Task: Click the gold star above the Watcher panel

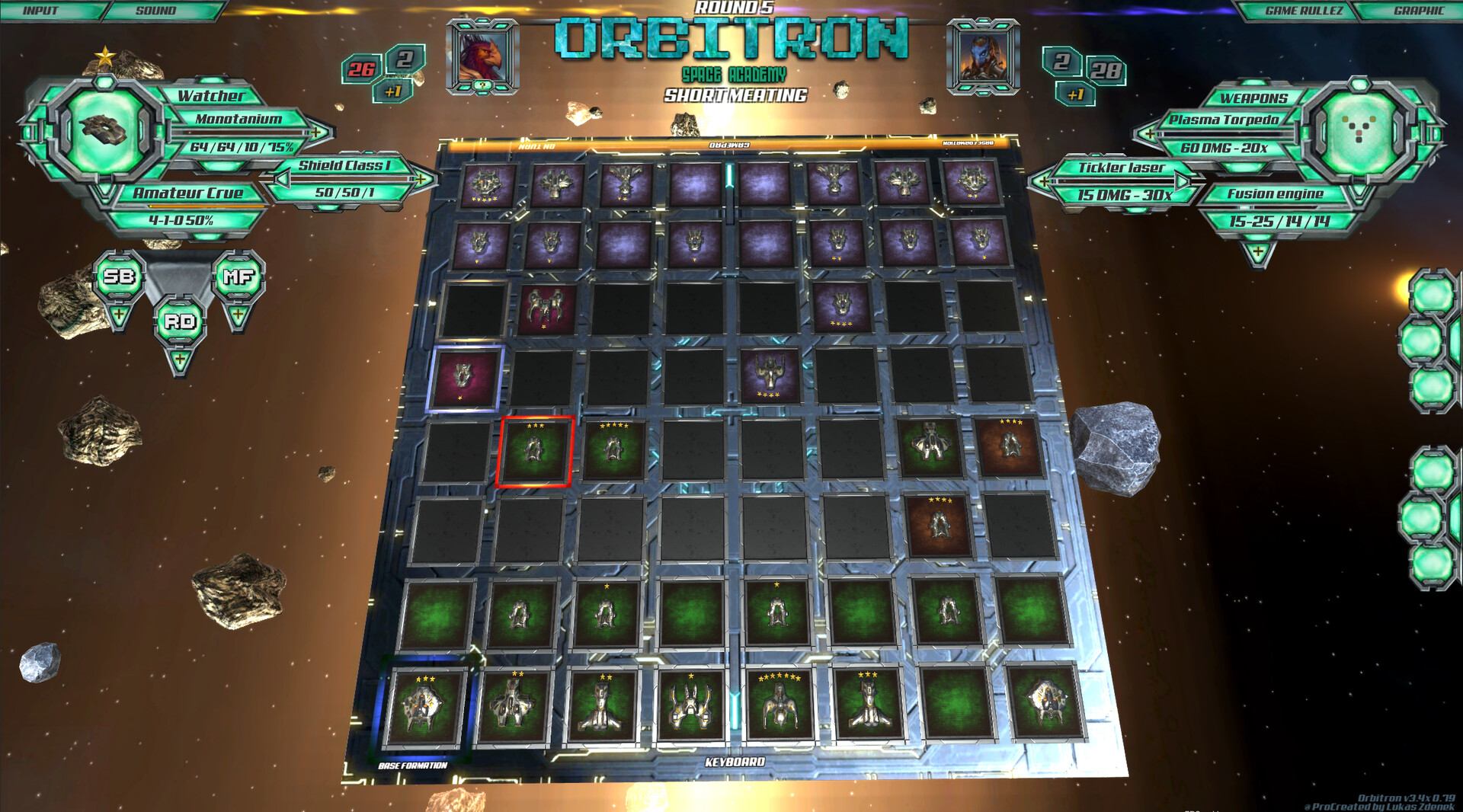Action: [x=106, y=56]
